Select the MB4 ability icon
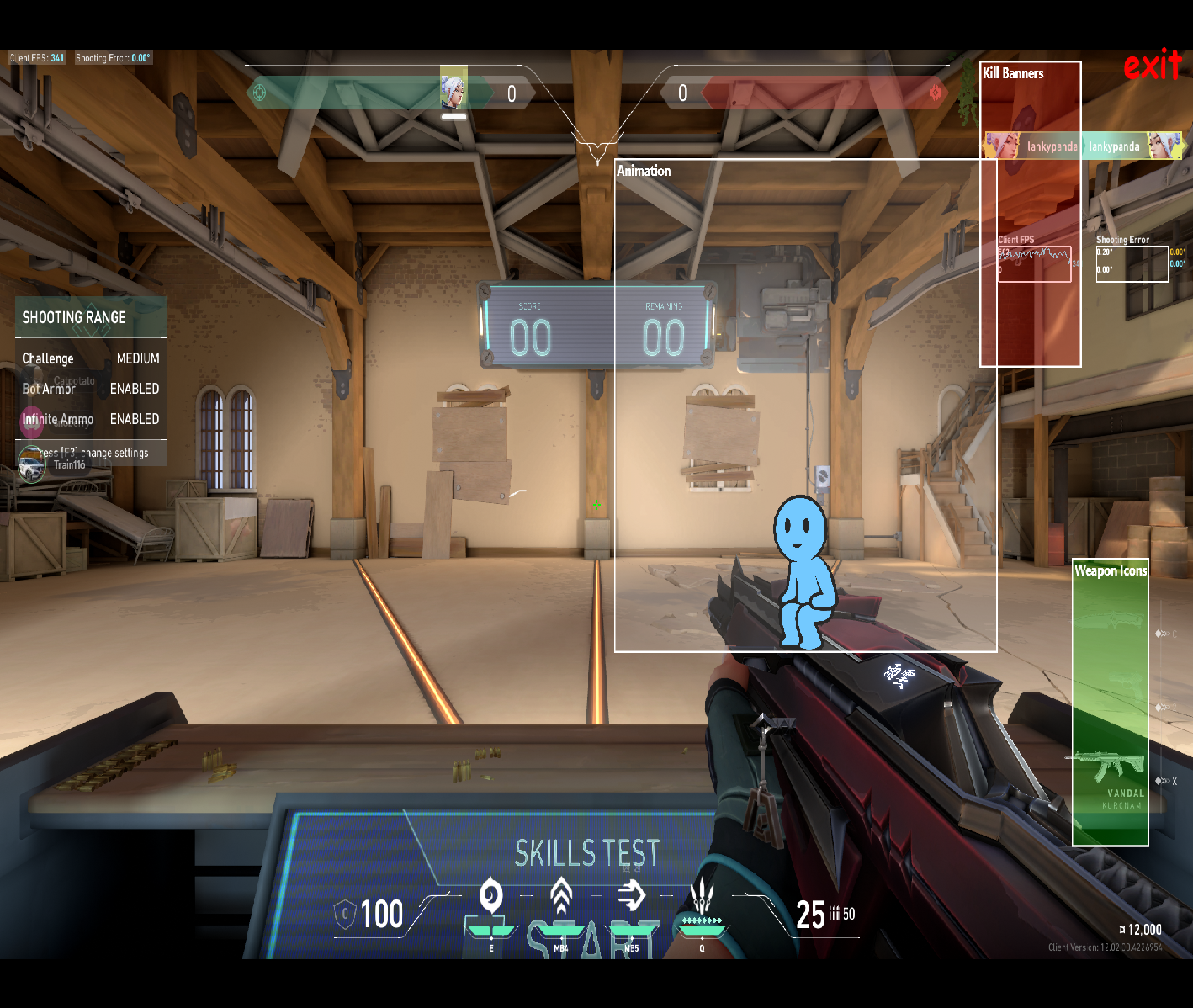The height and width of the screenshot is (1008, 1193). coord(560,894)
